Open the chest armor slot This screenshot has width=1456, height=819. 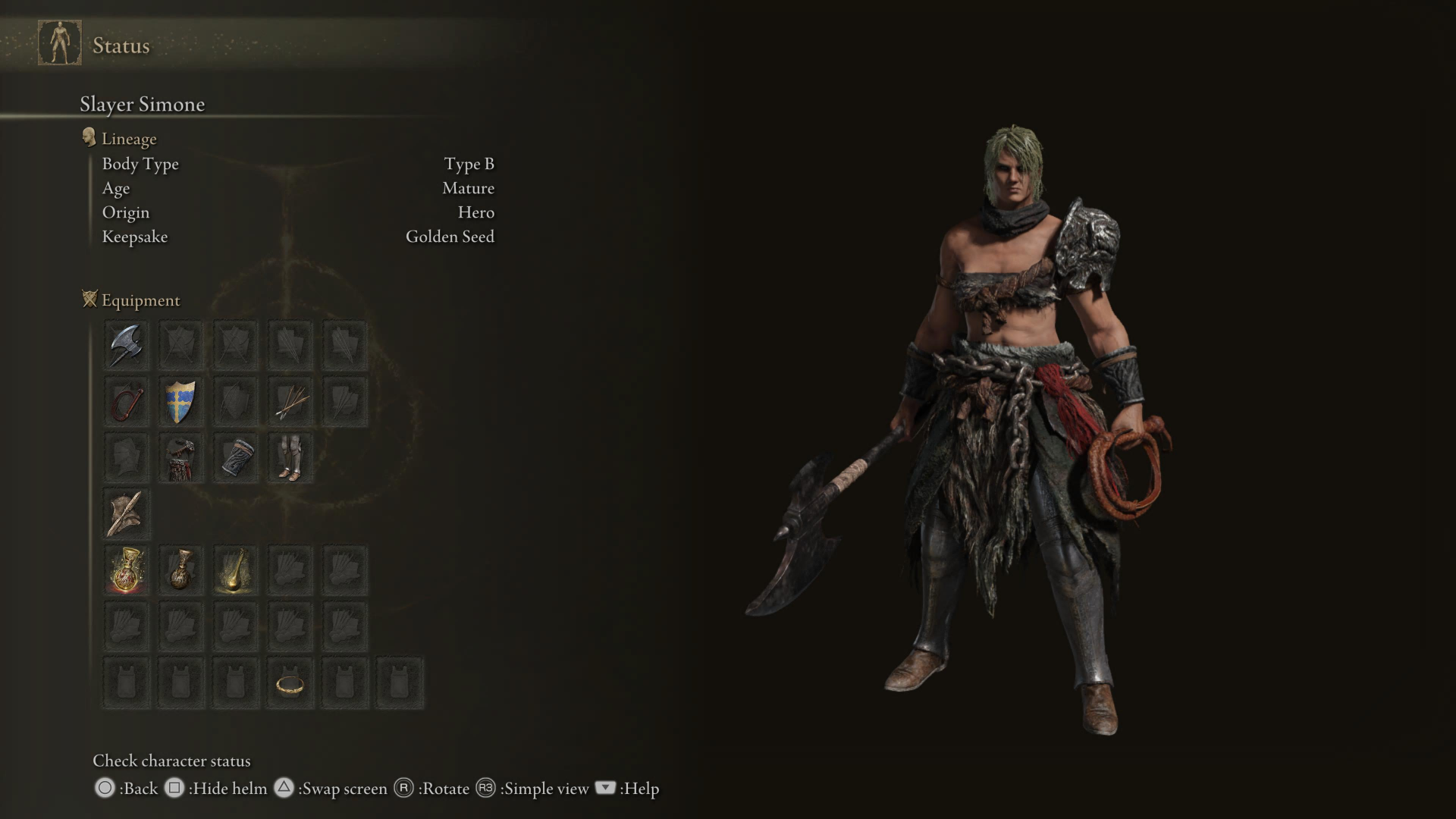click(x=180, y=458)
